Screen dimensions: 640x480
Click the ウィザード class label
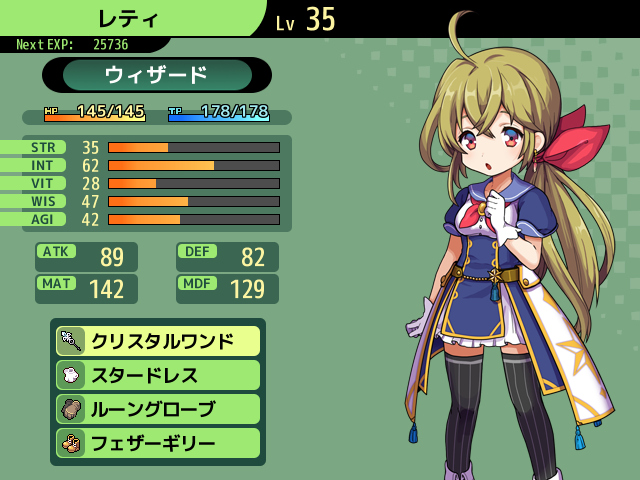157,75
